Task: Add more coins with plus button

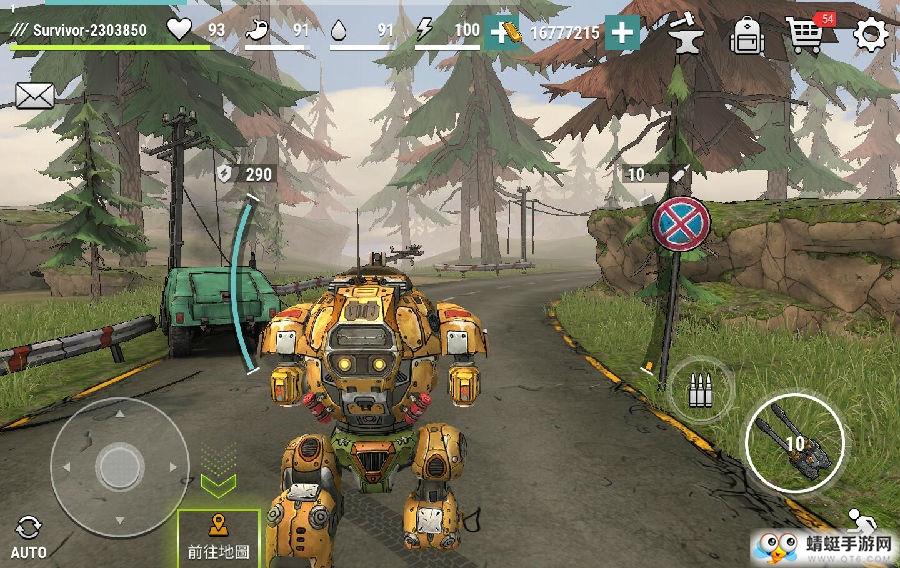Action: pyautogui.click(x=622, y=32)
